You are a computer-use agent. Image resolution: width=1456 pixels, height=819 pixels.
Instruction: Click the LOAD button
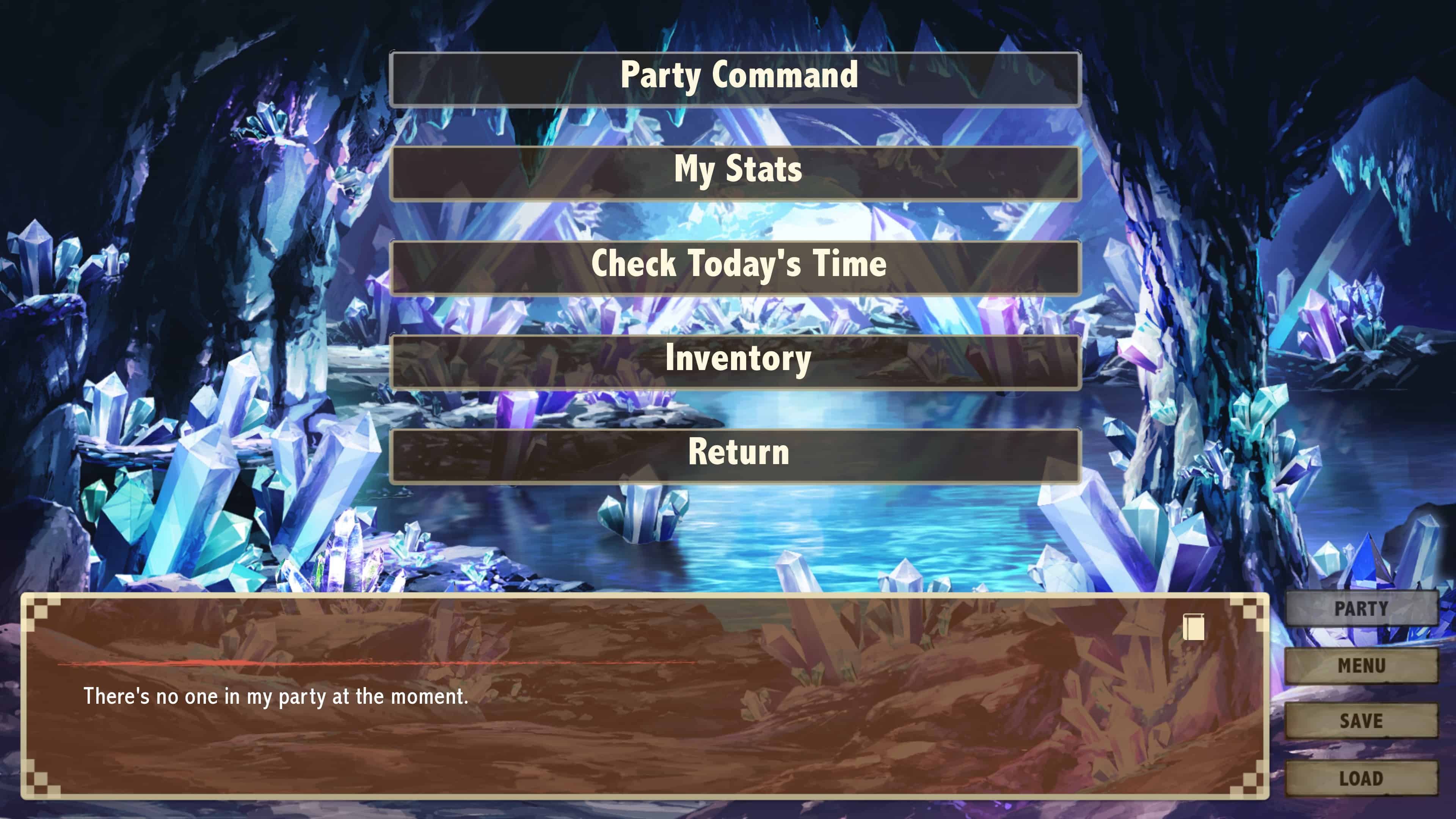coord(1361,778)
